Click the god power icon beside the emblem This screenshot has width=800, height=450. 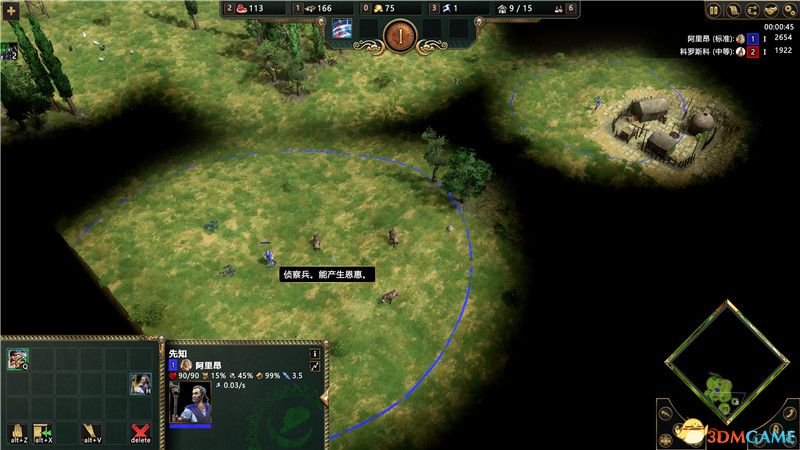(342, 29)
